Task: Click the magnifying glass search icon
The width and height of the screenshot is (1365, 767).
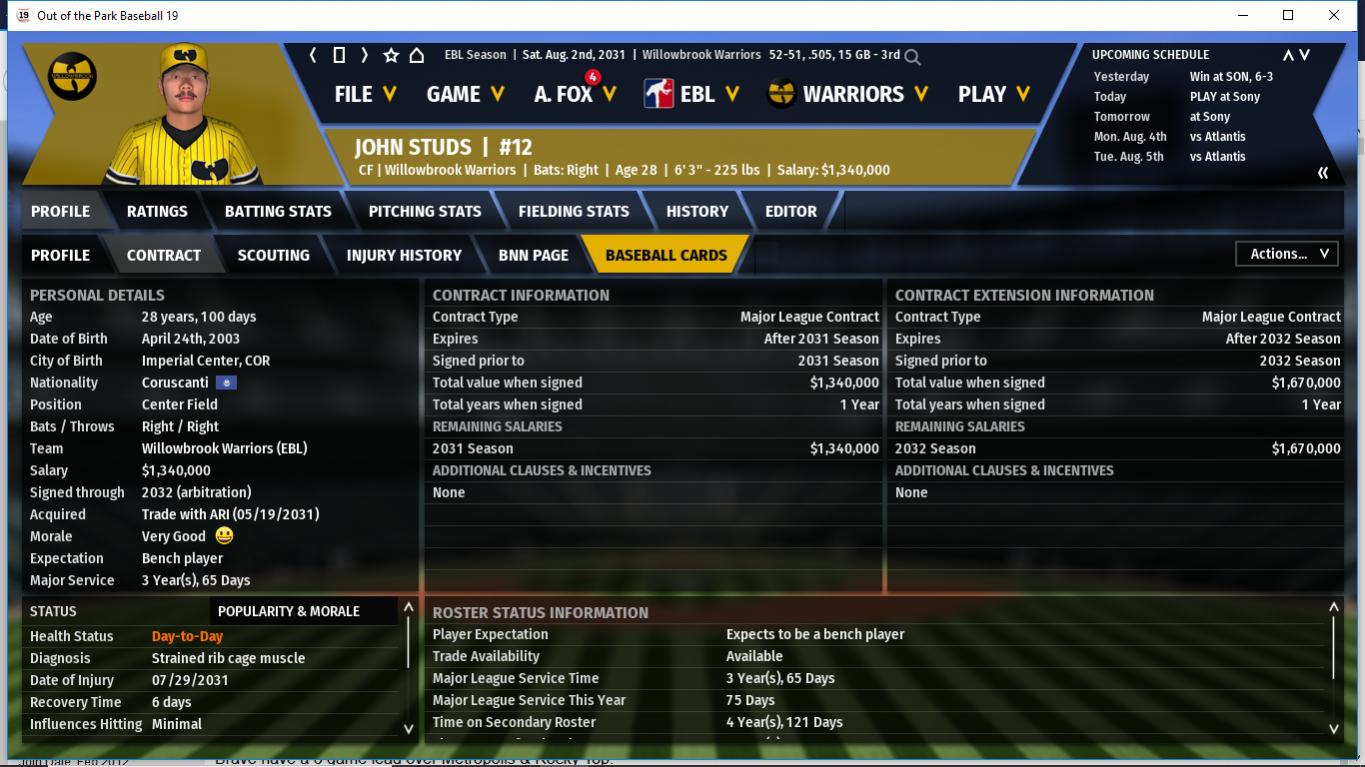Action: tap(912, 57)
